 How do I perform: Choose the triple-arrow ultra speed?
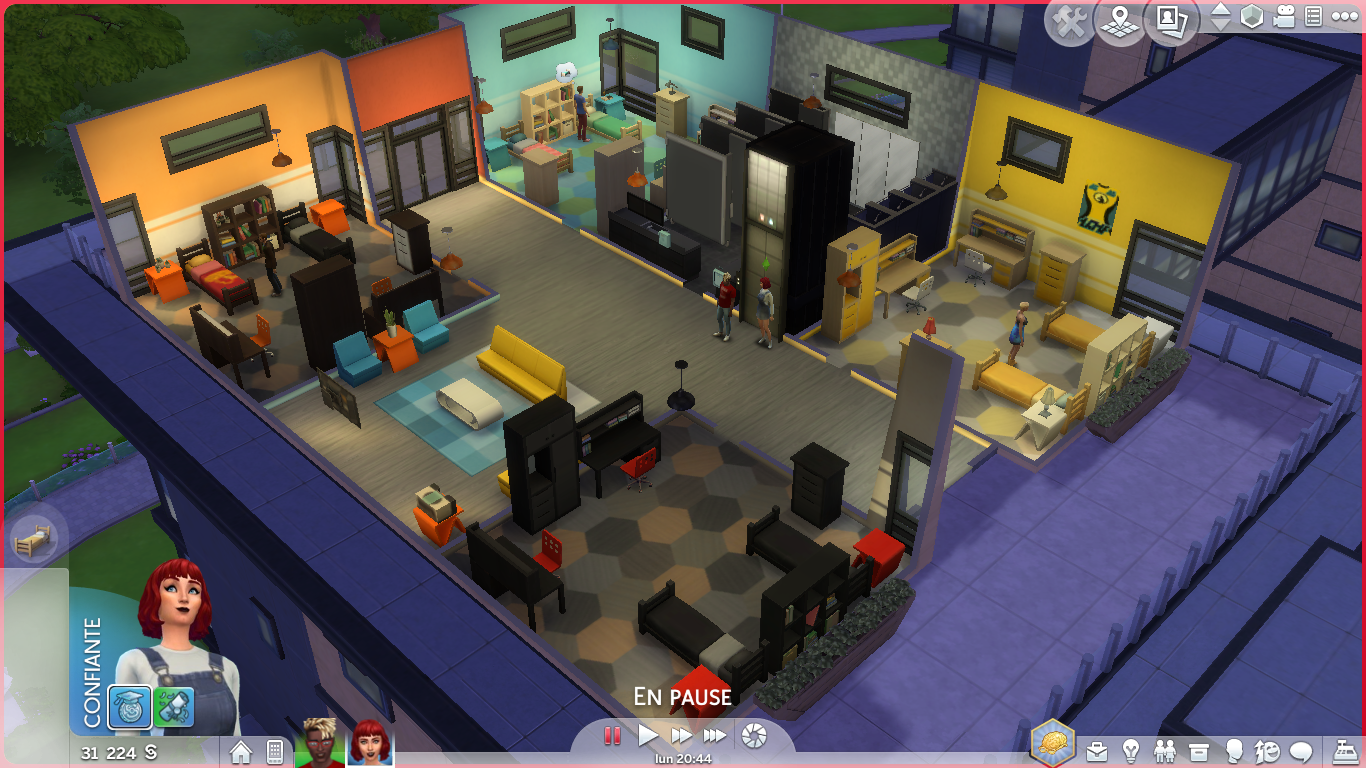click(715, 736)
